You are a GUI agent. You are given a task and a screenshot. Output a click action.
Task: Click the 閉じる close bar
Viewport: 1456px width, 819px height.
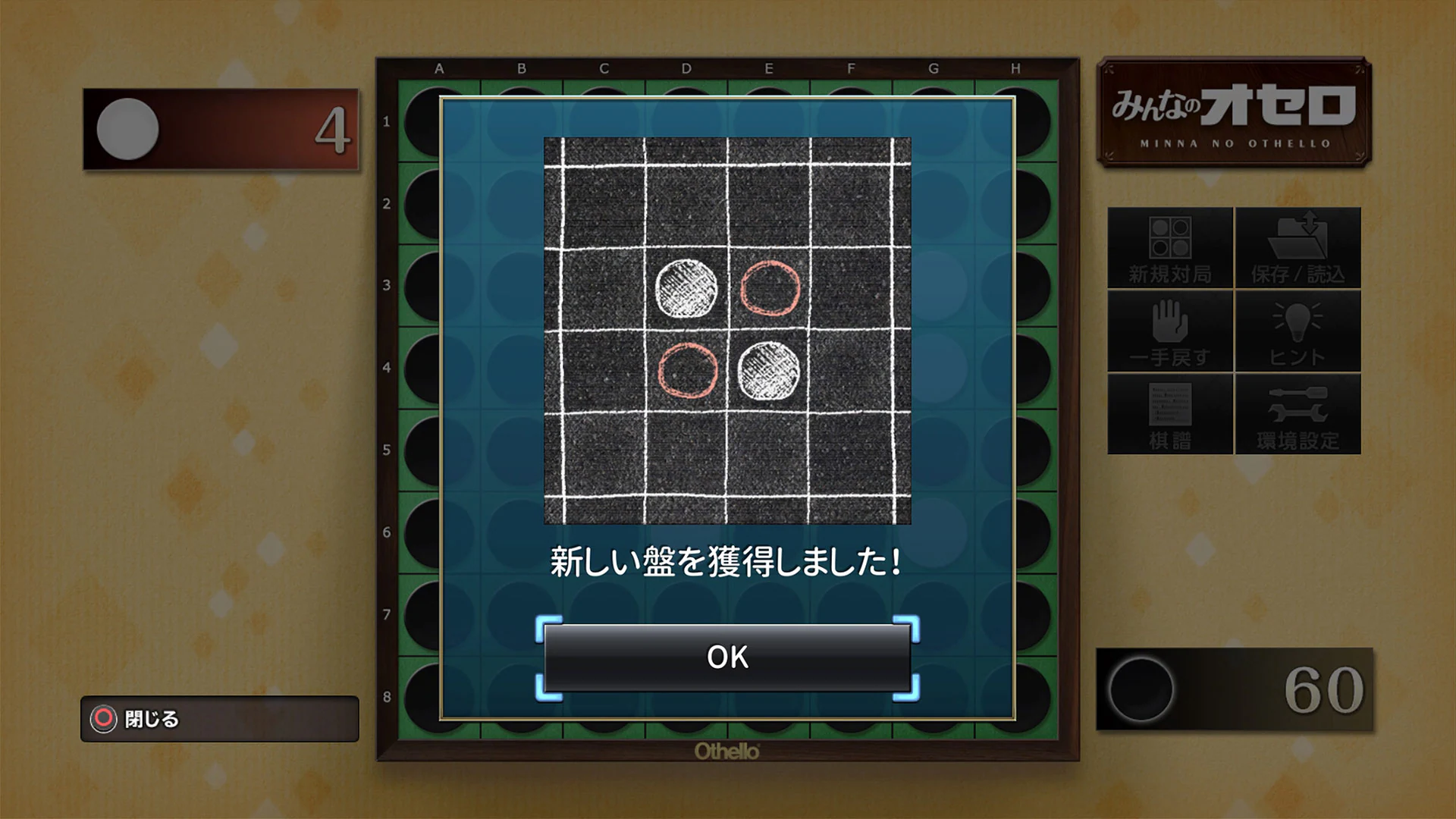pyautogui.click(x=220, y=720)
